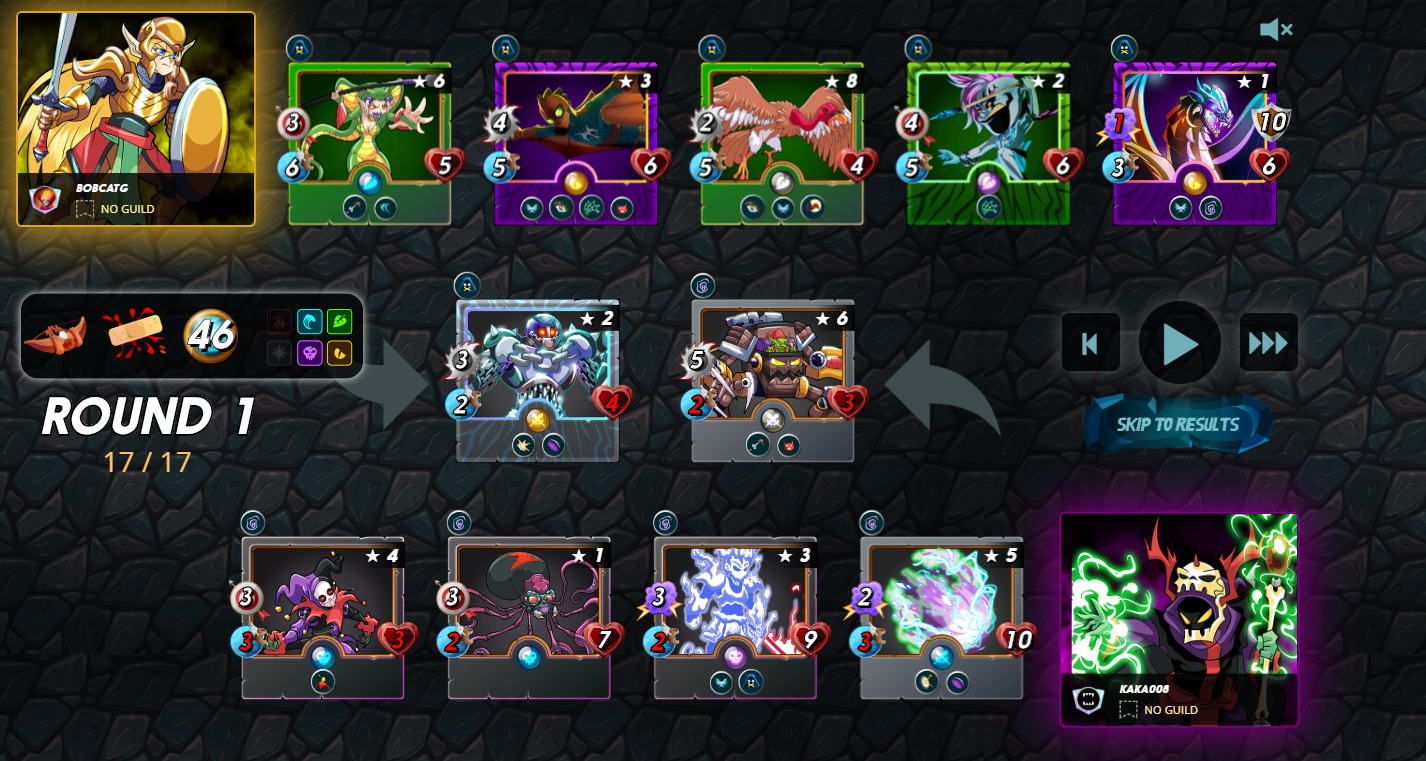Select the armored brown golem tank card

(x=772, y=378)
